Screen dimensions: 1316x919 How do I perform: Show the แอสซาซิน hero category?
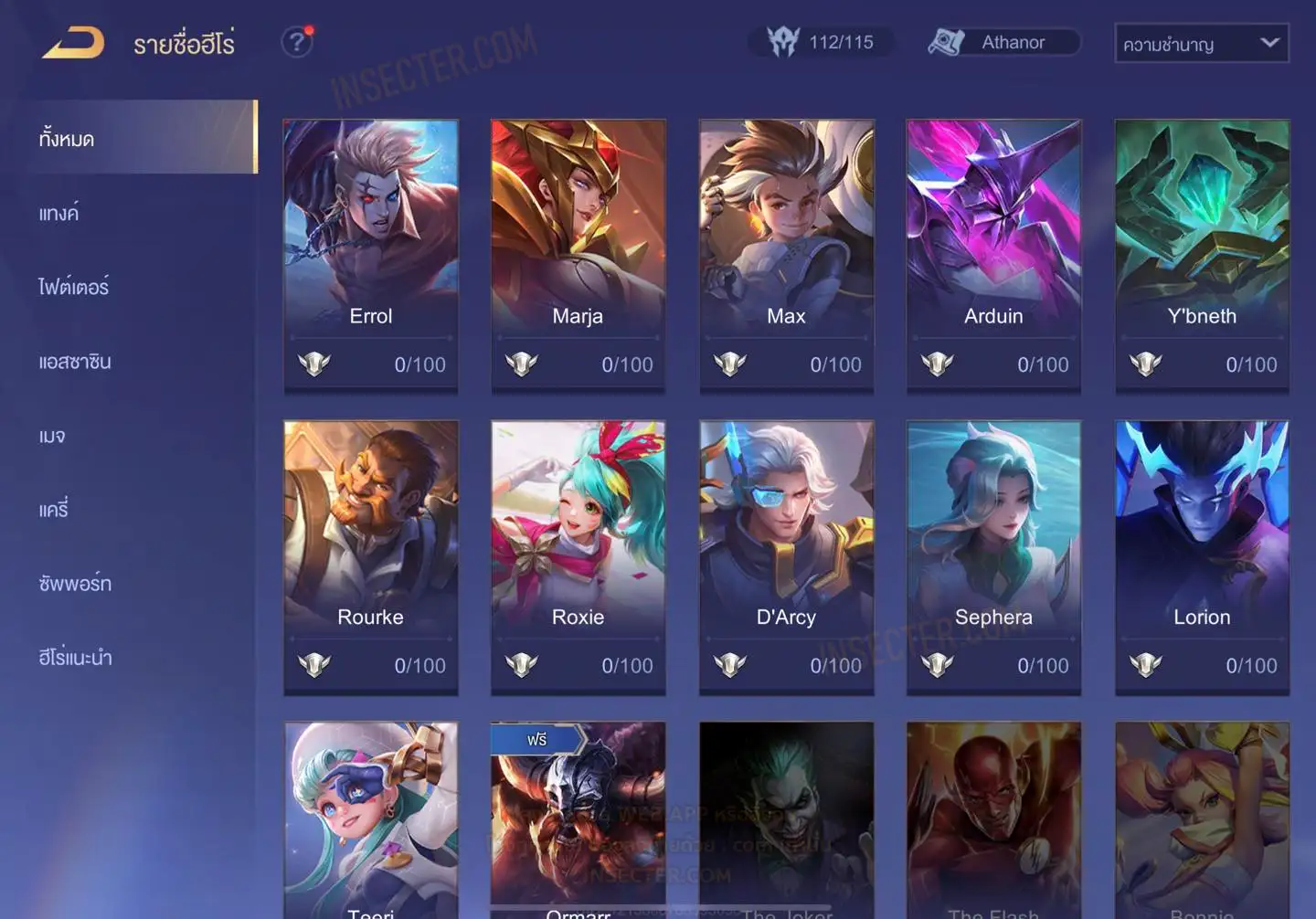click(75, 362)
